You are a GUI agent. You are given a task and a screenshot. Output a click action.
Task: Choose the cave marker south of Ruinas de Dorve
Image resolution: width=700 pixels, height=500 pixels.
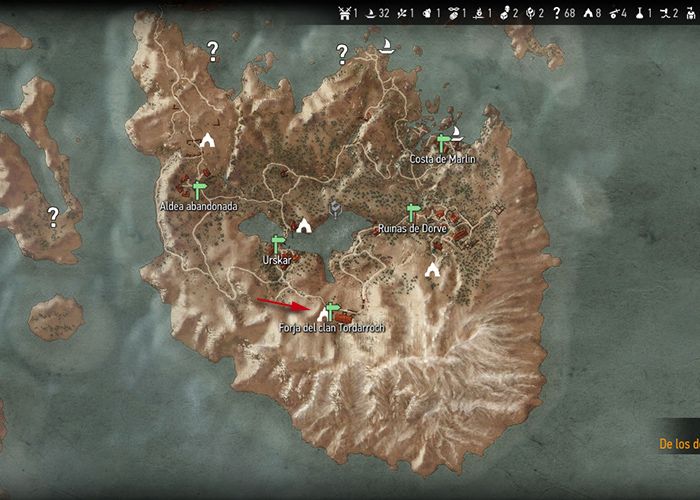(x=432, y=269)
